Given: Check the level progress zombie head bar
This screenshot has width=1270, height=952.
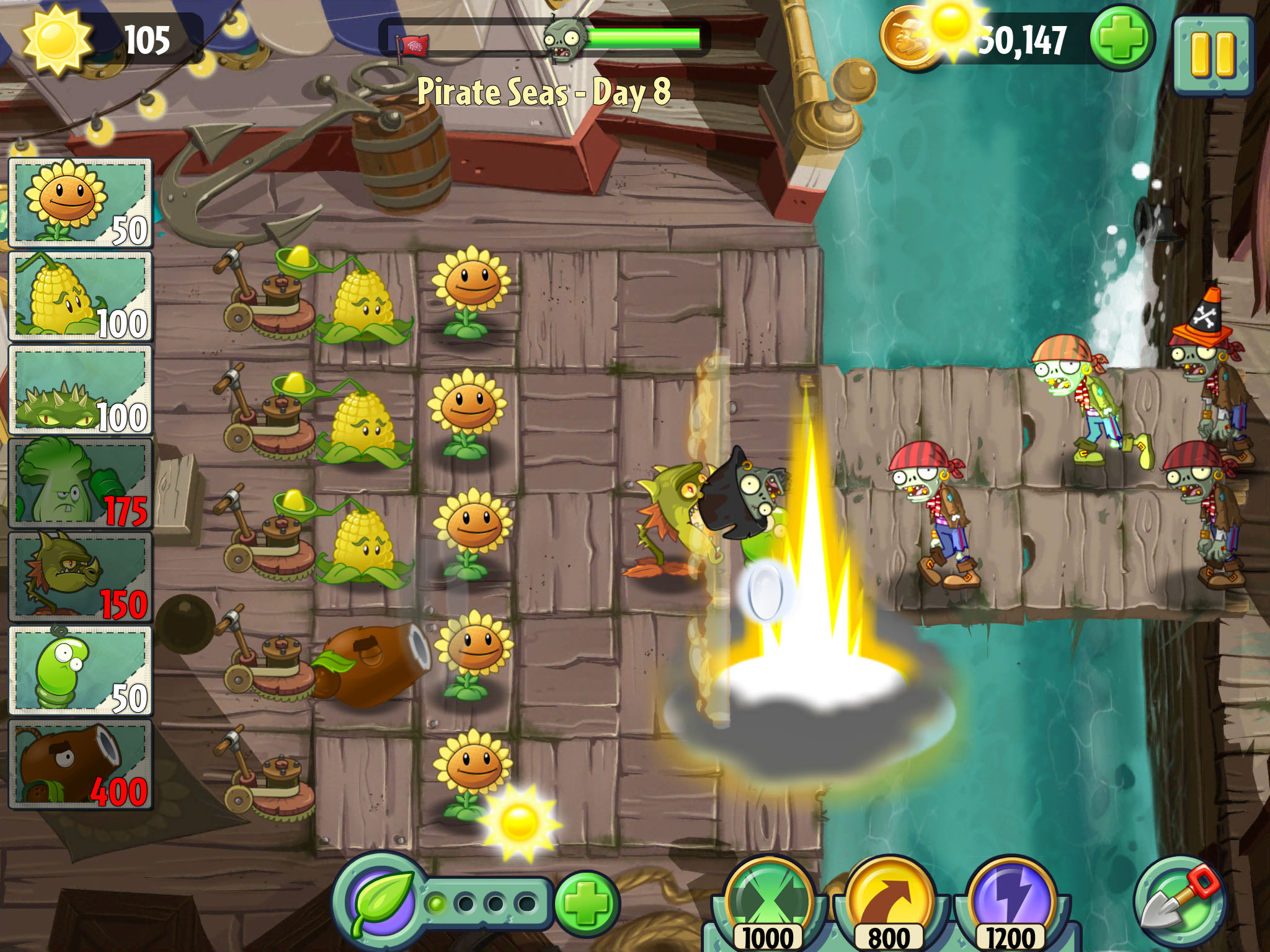Looking at the screenshot, I should [564, 38].
